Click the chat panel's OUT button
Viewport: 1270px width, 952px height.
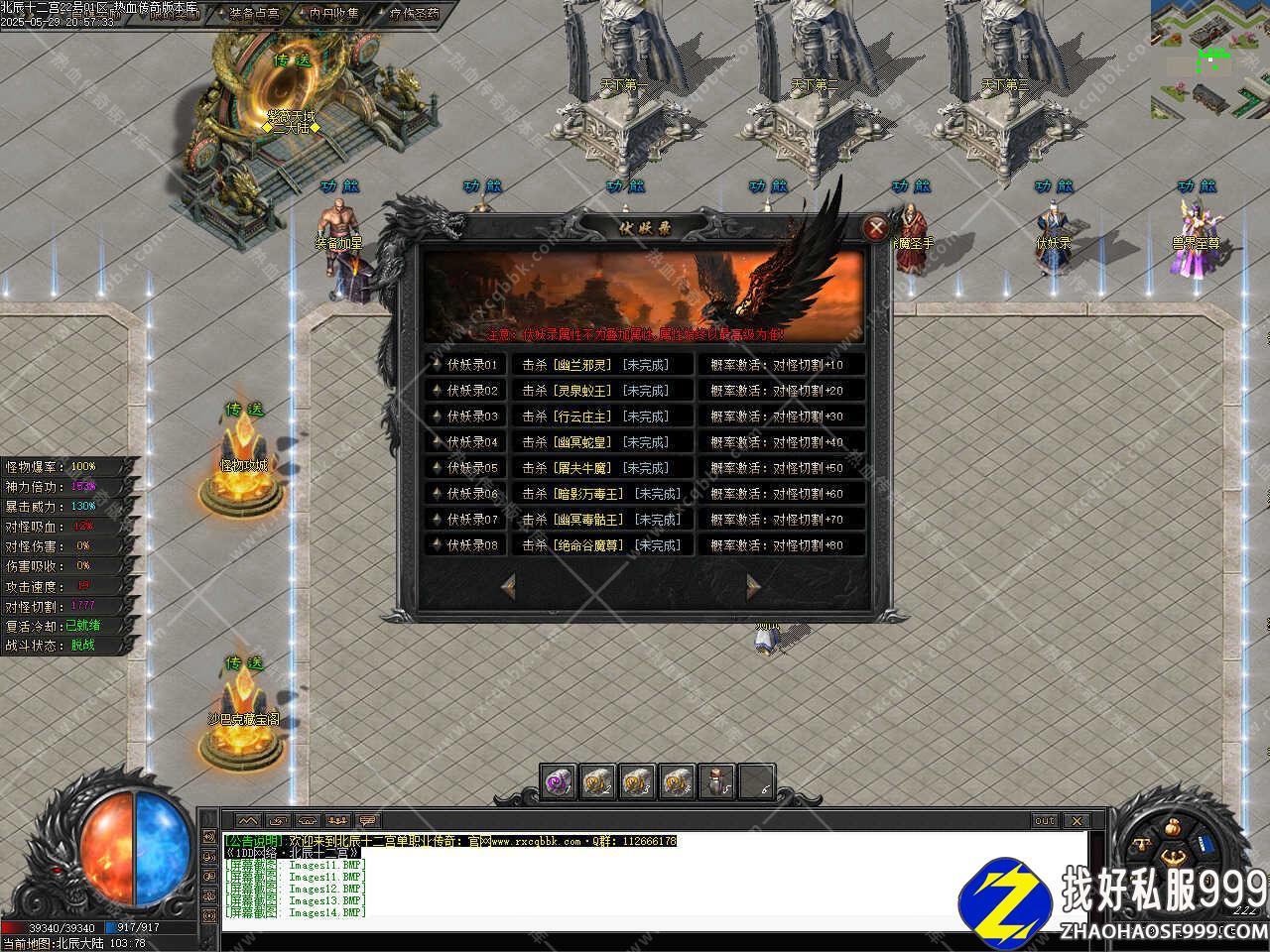click(x=1045, y=821)
